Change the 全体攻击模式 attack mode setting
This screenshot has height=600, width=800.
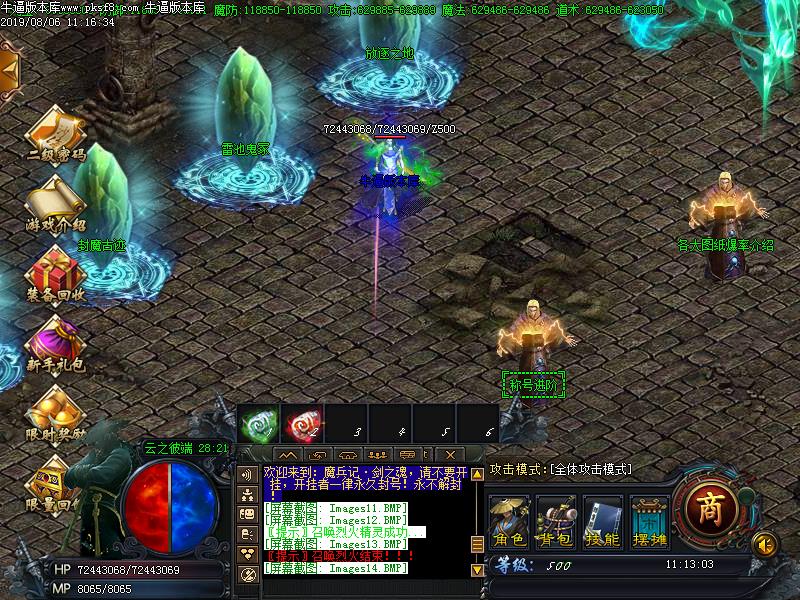click(560, 469)
